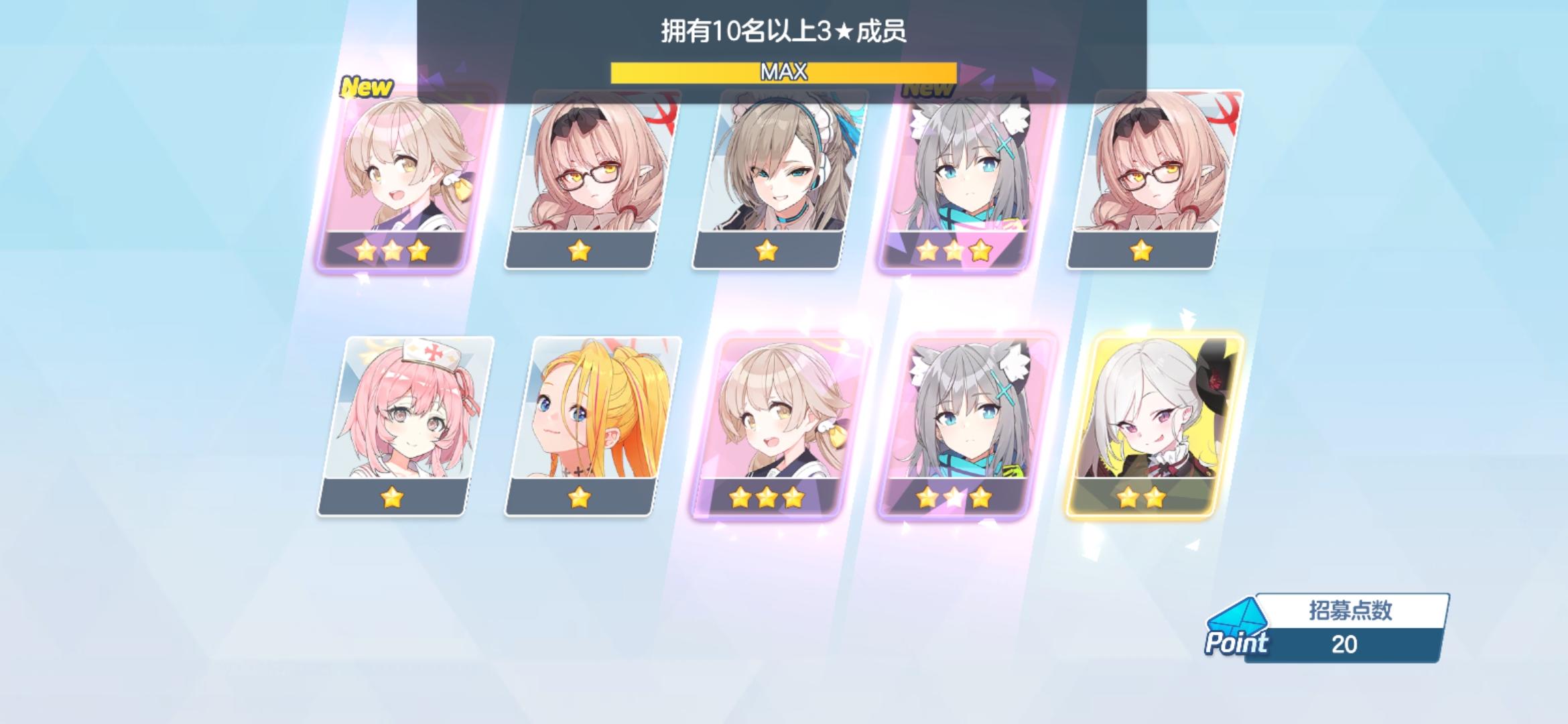Click the MAX progress bar

click(x=783, y=72)
